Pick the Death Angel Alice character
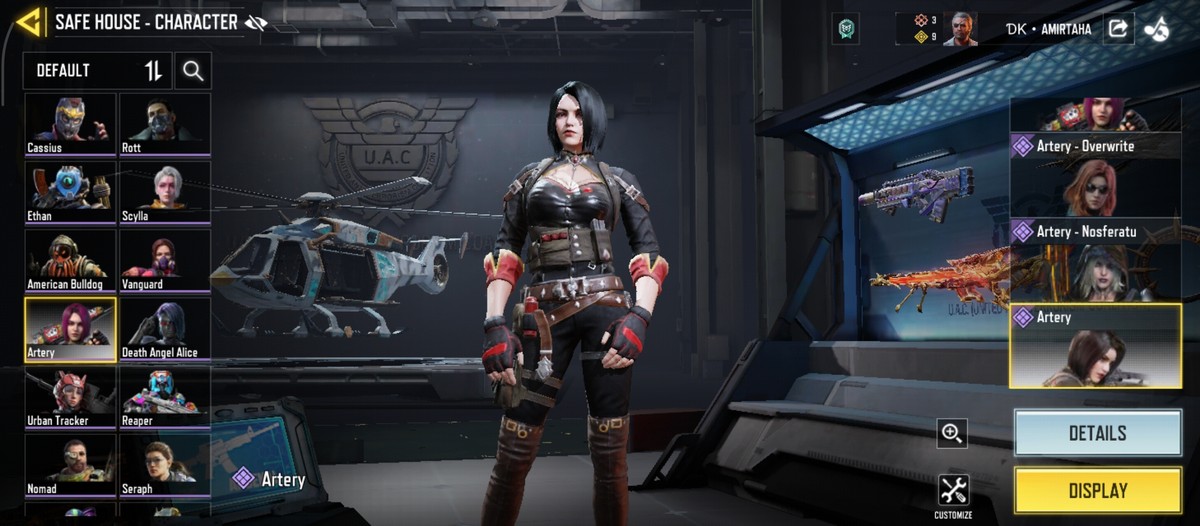Screen dimensions: 1200x526 (x=165, y=330)
